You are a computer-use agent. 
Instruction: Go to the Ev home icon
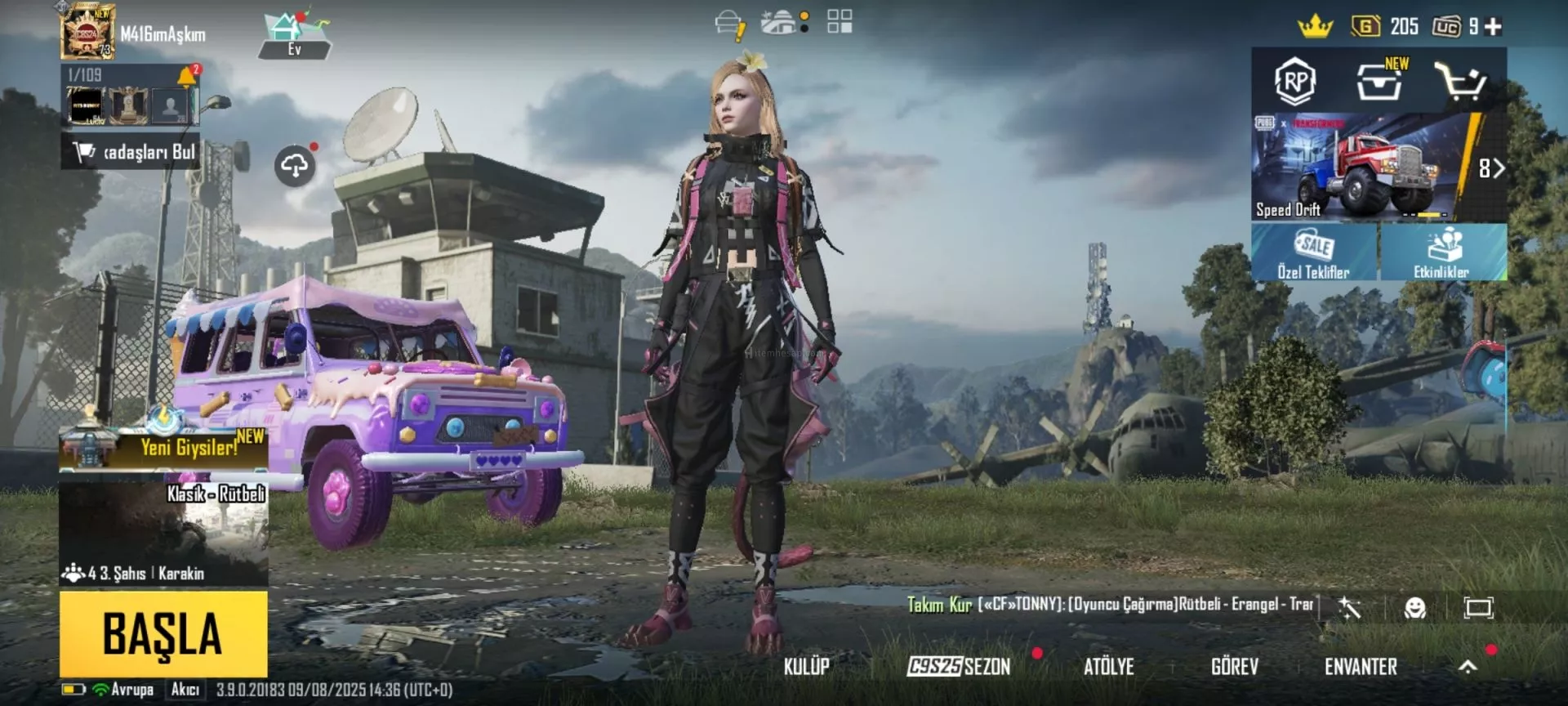coord(294,37)
